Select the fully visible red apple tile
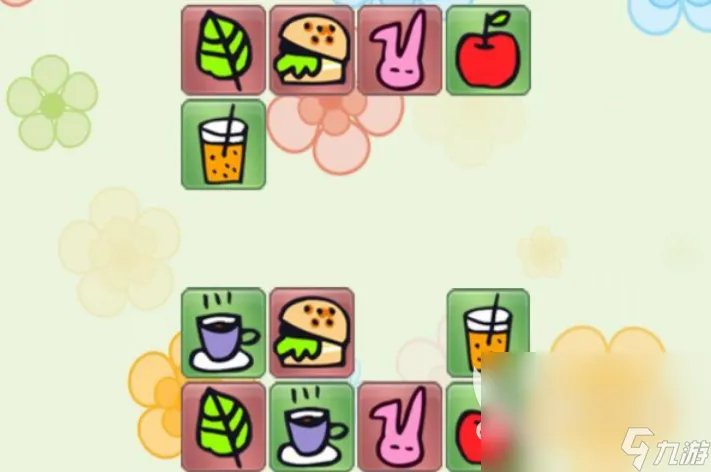This screenshot has height=472, width=711. pos(487,49)
